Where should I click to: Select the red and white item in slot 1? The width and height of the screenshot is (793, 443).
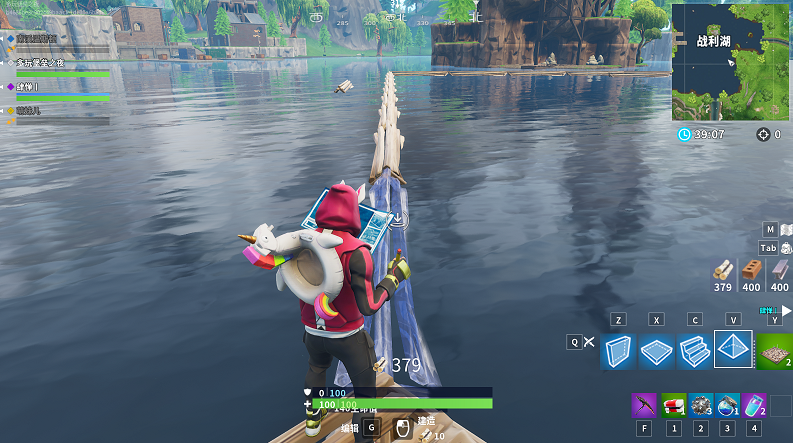pyautogui.click(x=673, y=405)
